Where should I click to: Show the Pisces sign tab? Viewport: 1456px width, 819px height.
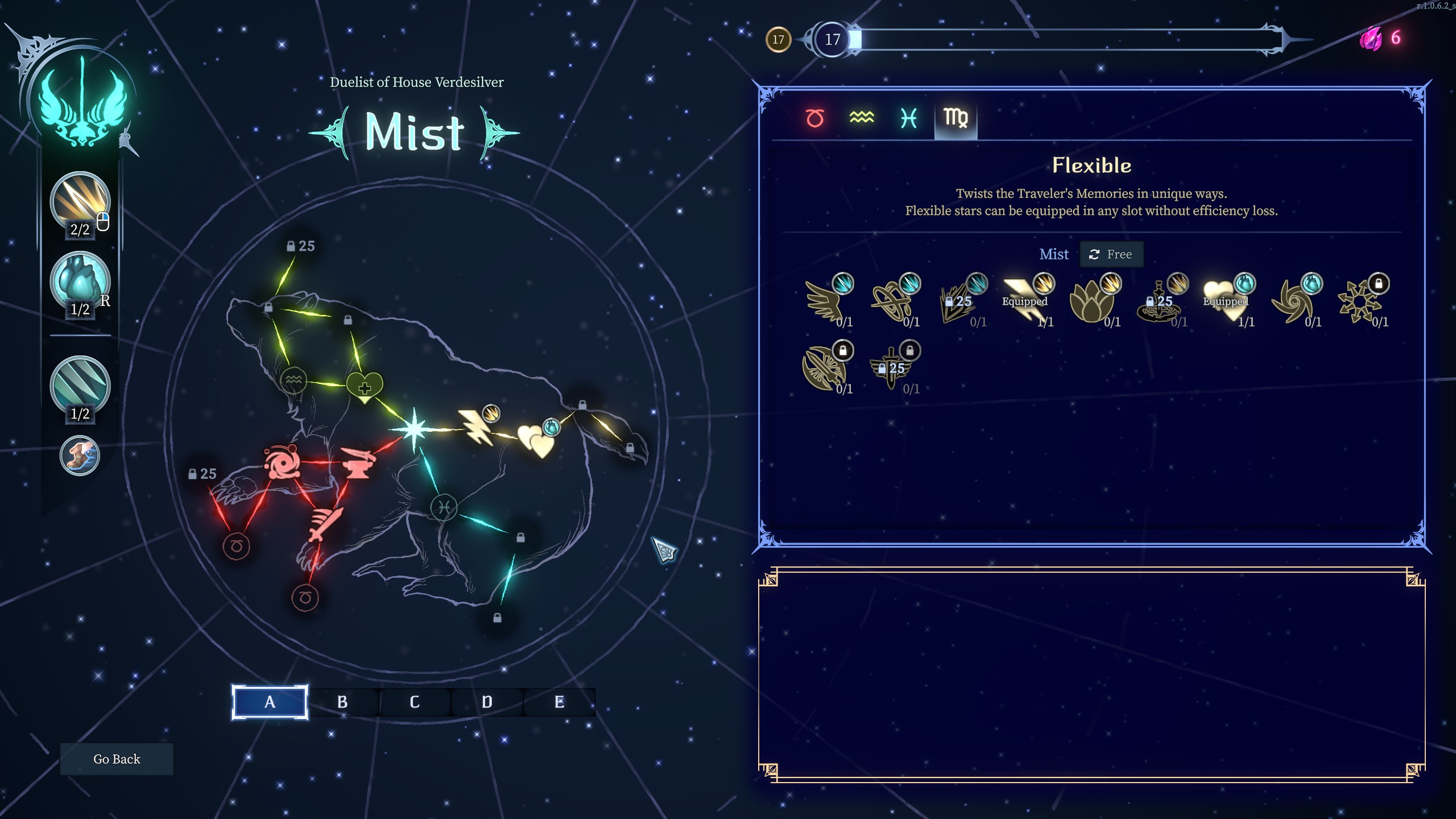pyautogui.click(x=908, y=118)
